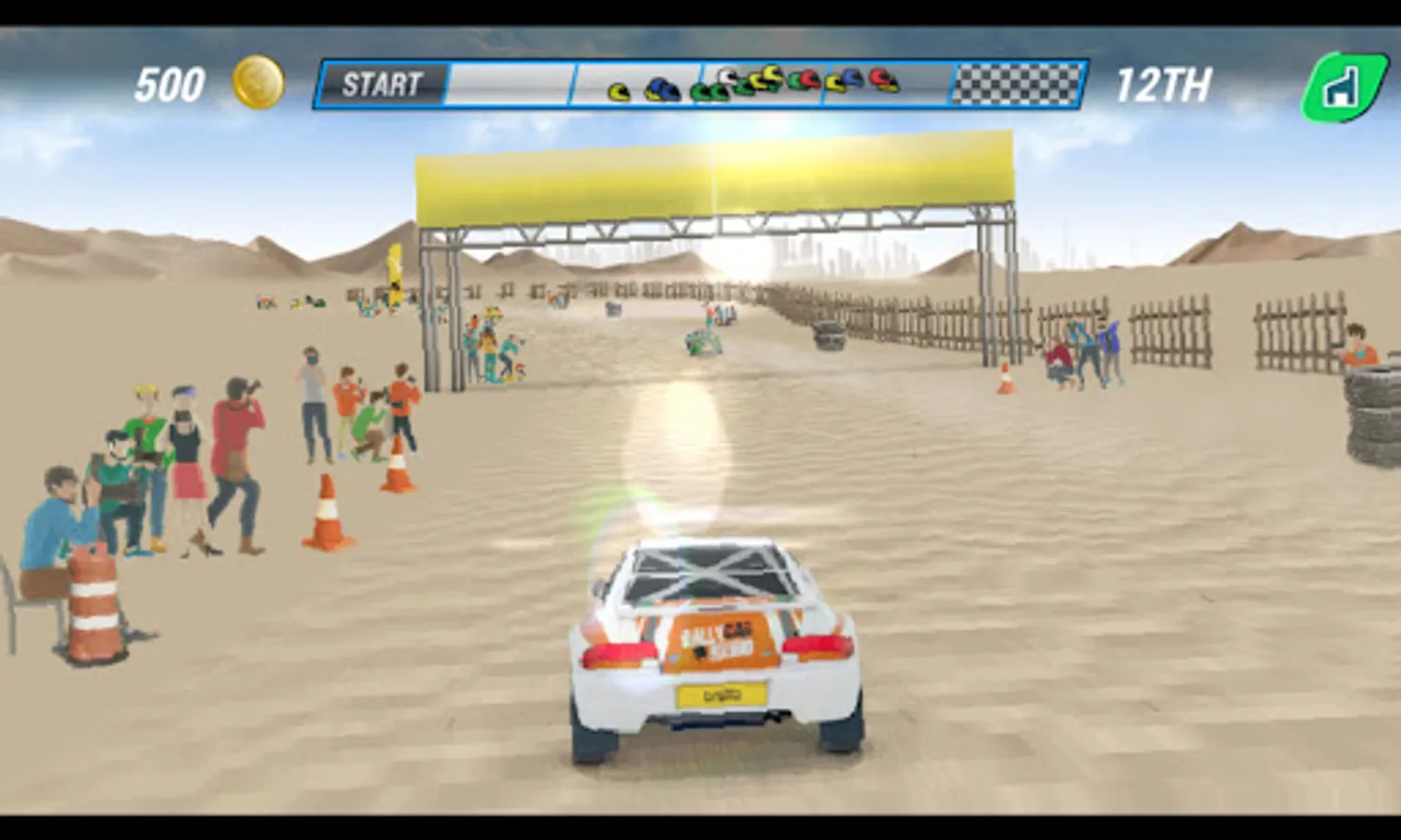Image resolution: width=1401 pixels, height=840 pixels.
Task: Select the red helmet icon near the finish flag
Action: point(878,80)
